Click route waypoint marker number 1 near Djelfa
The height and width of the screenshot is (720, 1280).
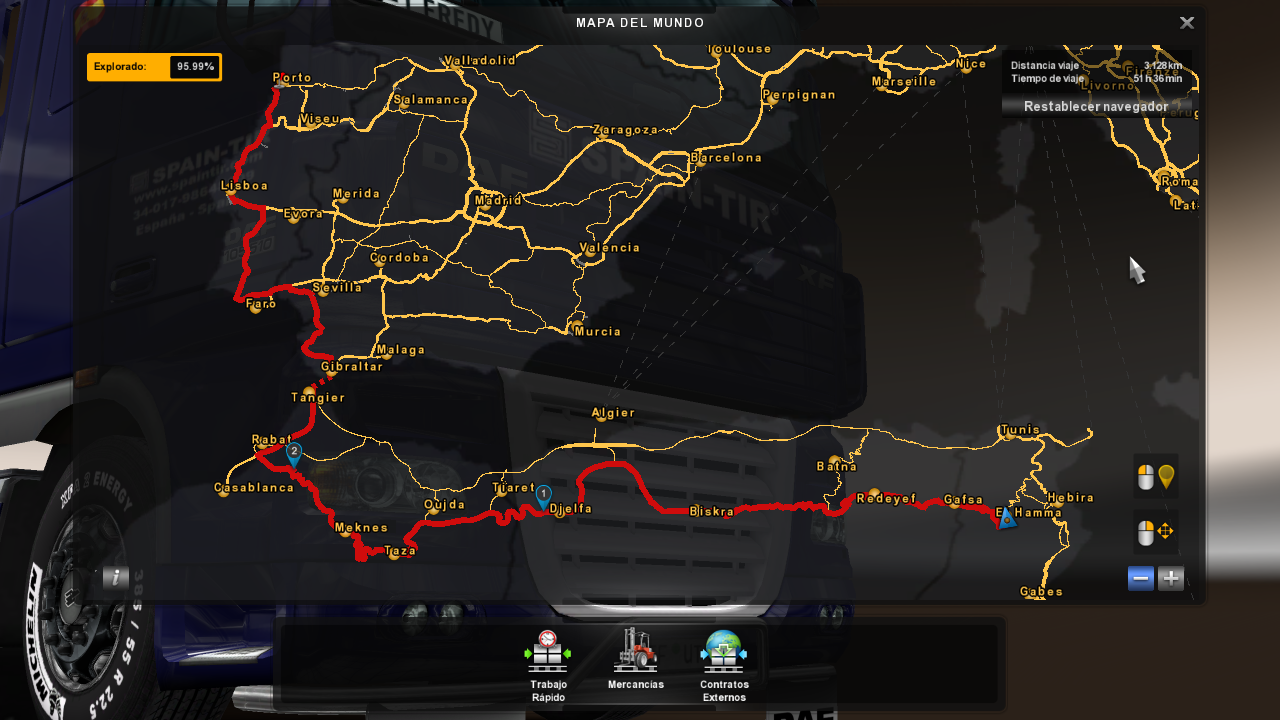[x=544, y=495]
